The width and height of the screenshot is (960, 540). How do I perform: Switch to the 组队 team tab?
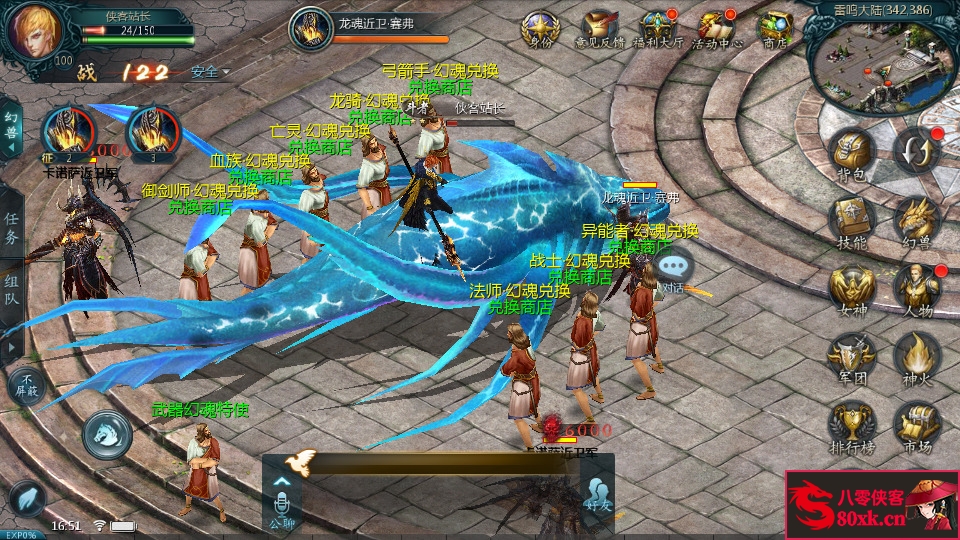[12, 290]
